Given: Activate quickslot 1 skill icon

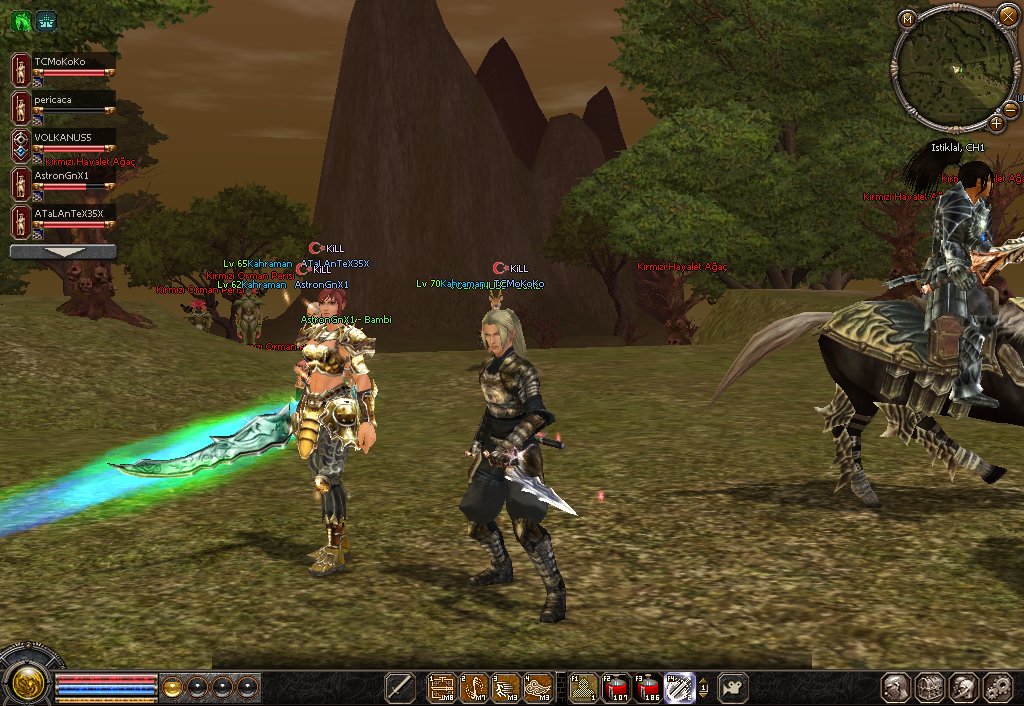Looking at the screenshot, I should point(442,688).
